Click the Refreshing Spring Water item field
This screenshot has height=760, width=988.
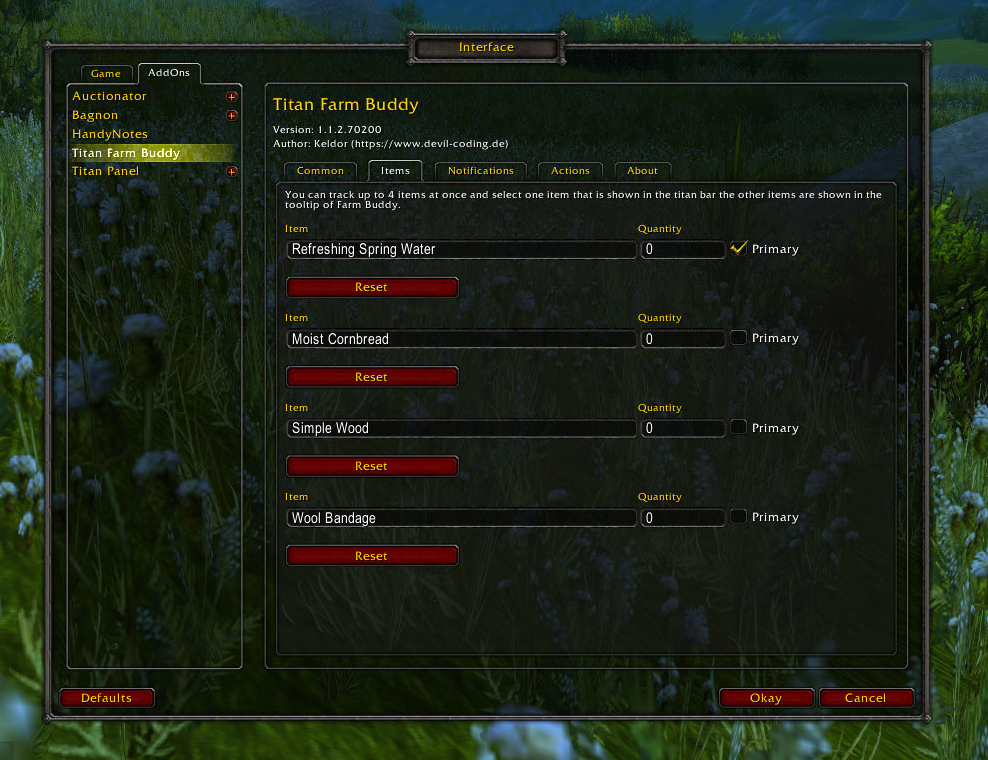[x=461, y=250]
